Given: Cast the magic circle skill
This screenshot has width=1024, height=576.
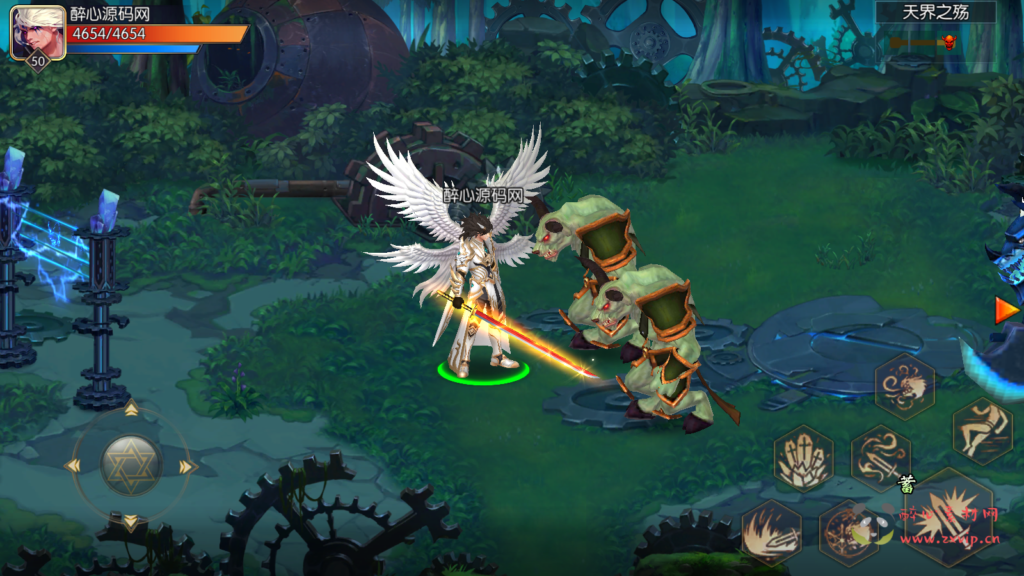Looking at the screenshot, I should [x=848, y=532].
